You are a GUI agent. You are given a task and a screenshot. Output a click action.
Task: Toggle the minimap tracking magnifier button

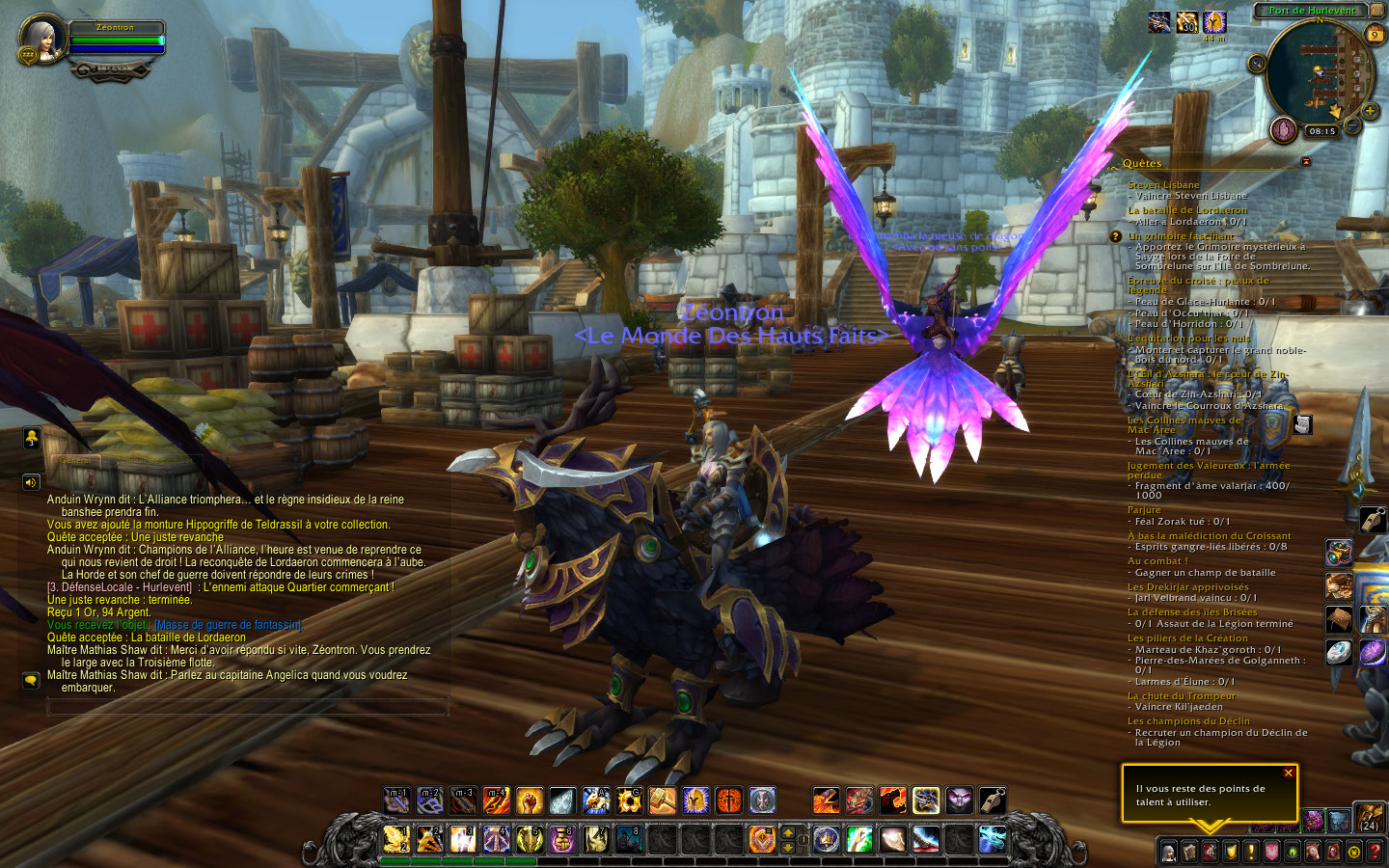tap(1256, 64)
